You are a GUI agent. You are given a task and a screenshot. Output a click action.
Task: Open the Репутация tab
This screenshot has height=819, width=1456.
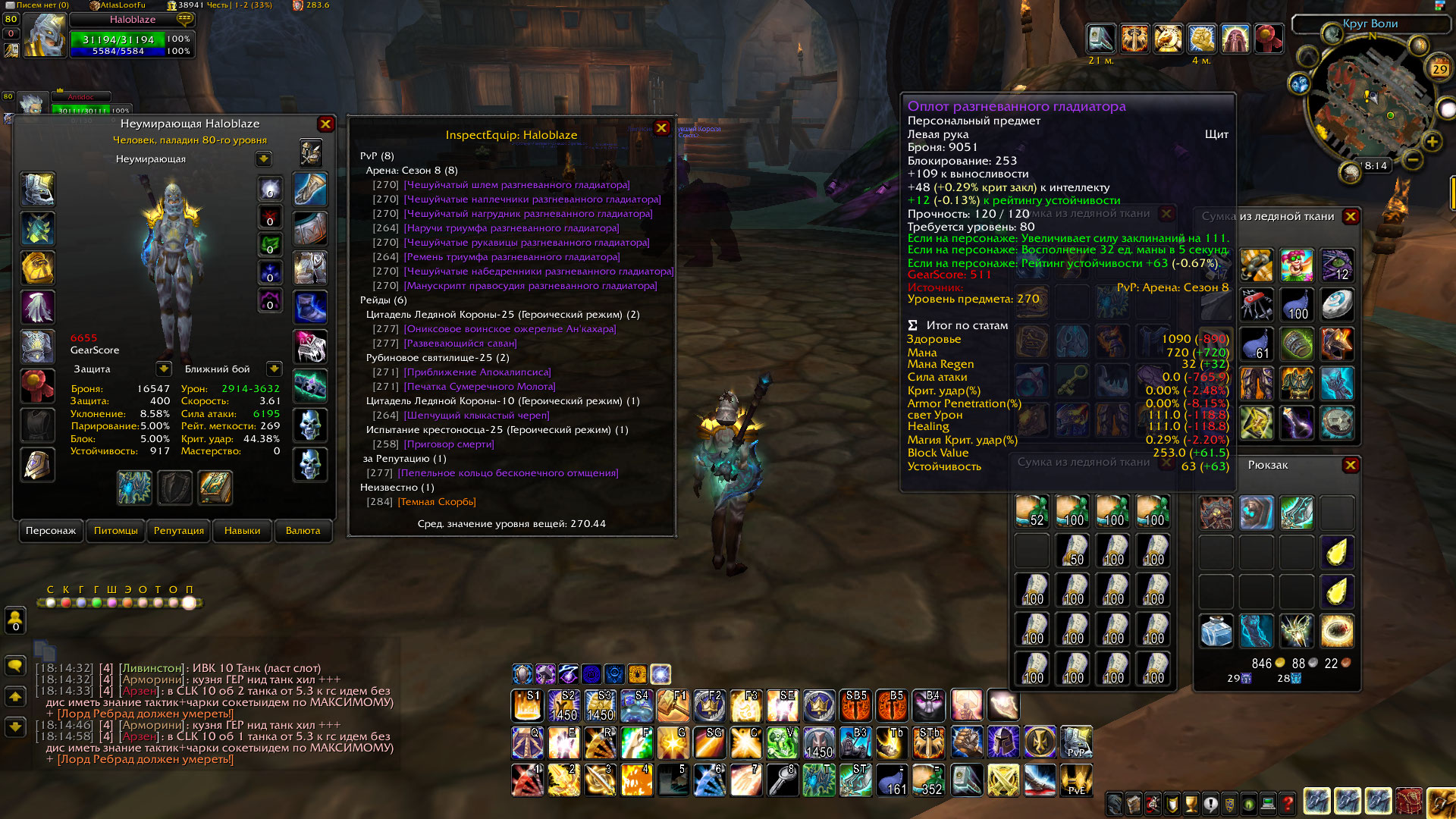pos(179,531)
